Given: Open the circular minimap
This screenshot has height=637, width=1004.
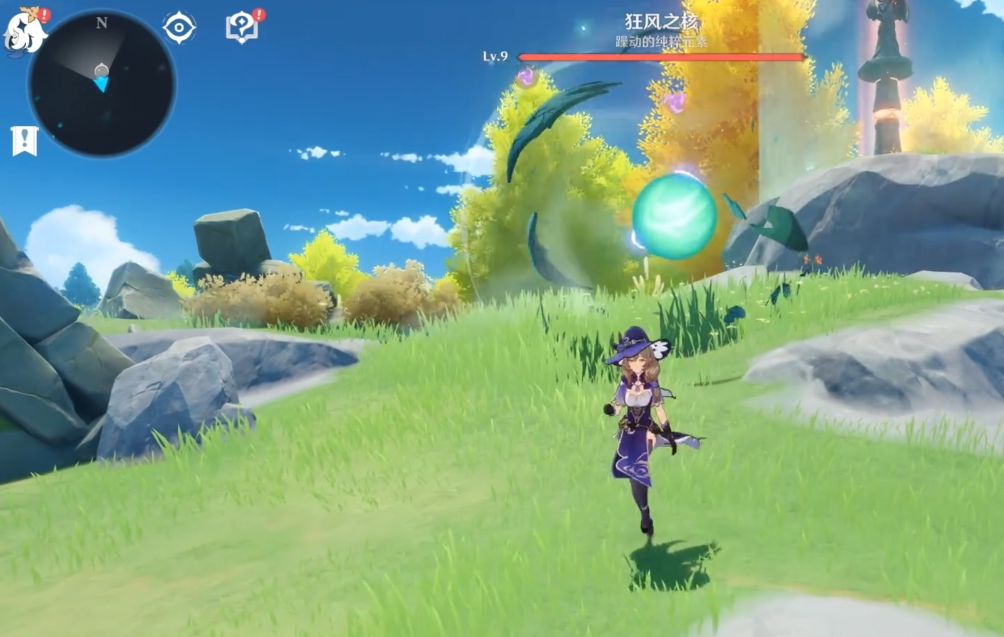Looking at the screenshot, I should pyautogui.click(x=101, y=83).
